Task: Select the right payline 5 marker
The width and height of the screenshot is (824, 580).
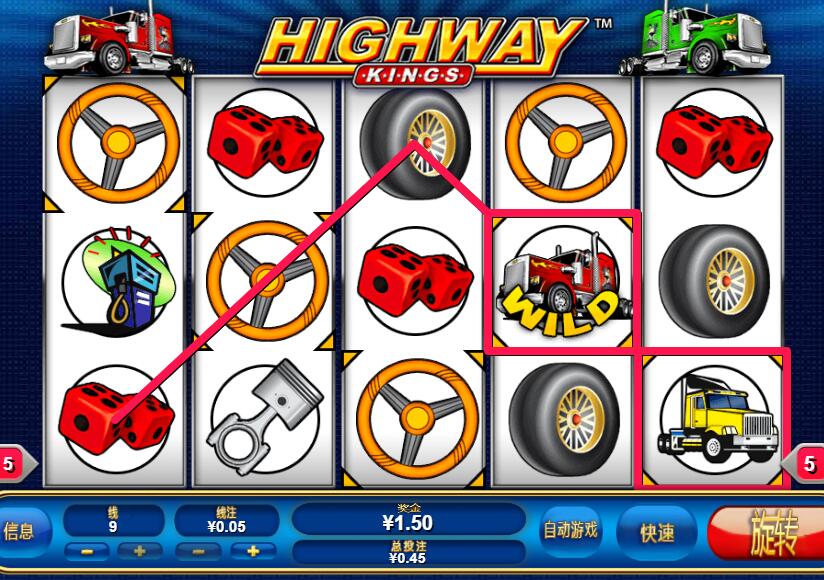Action: pyautogui.click(x=810, y=464)
